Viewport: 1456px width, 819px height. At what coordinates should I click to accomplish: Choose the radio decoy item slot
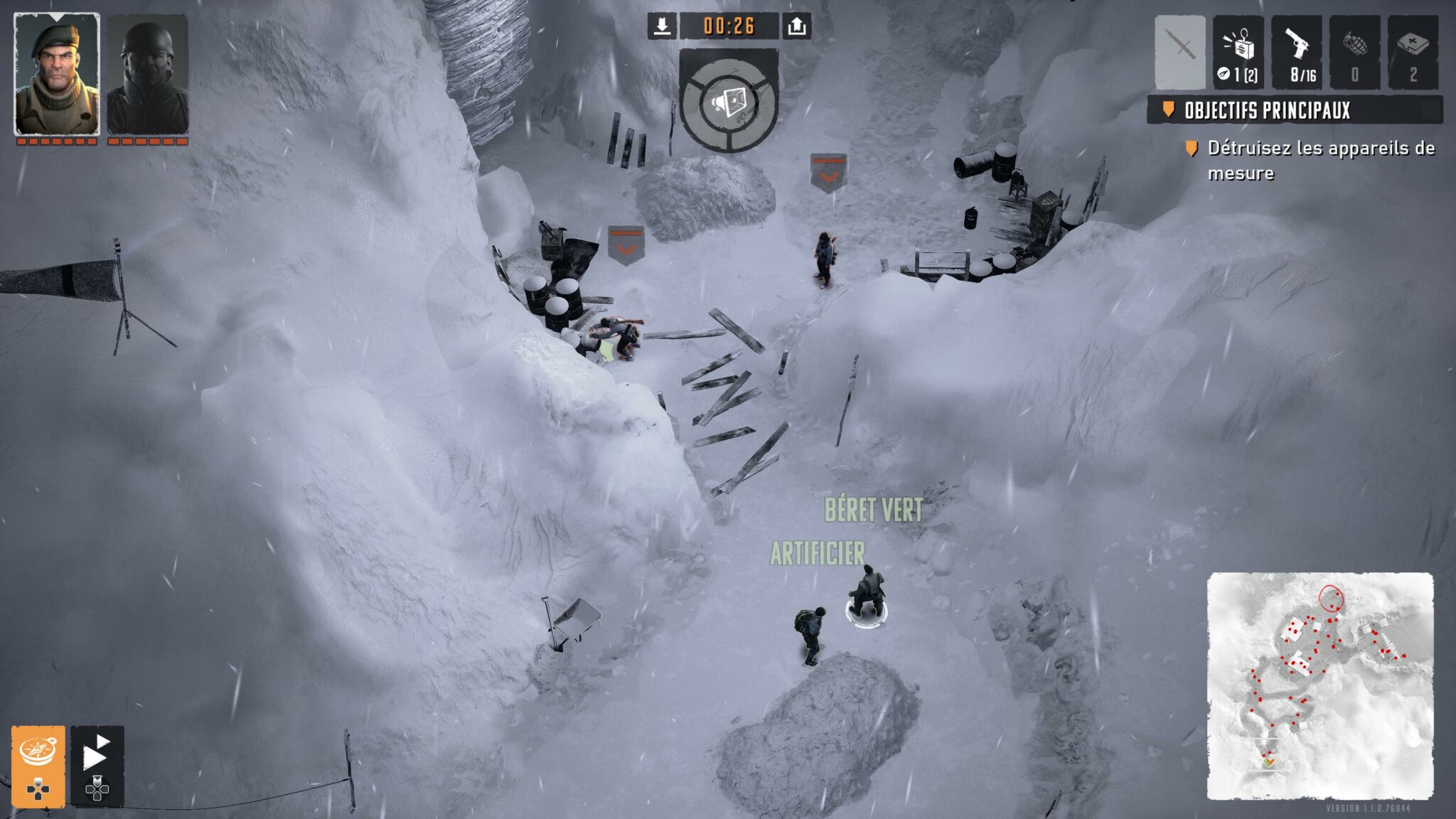point(1238,52)
